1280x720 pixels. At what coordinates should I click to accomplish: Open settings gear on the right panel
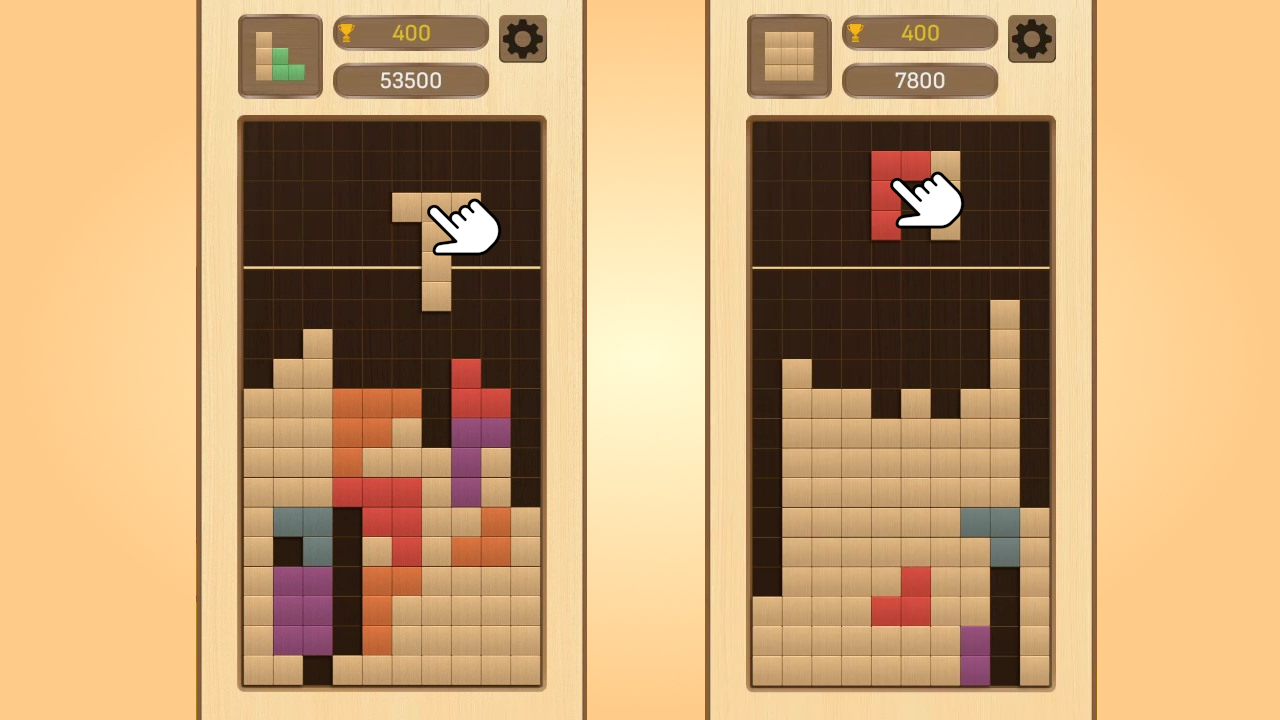(x=1031, y=39)
